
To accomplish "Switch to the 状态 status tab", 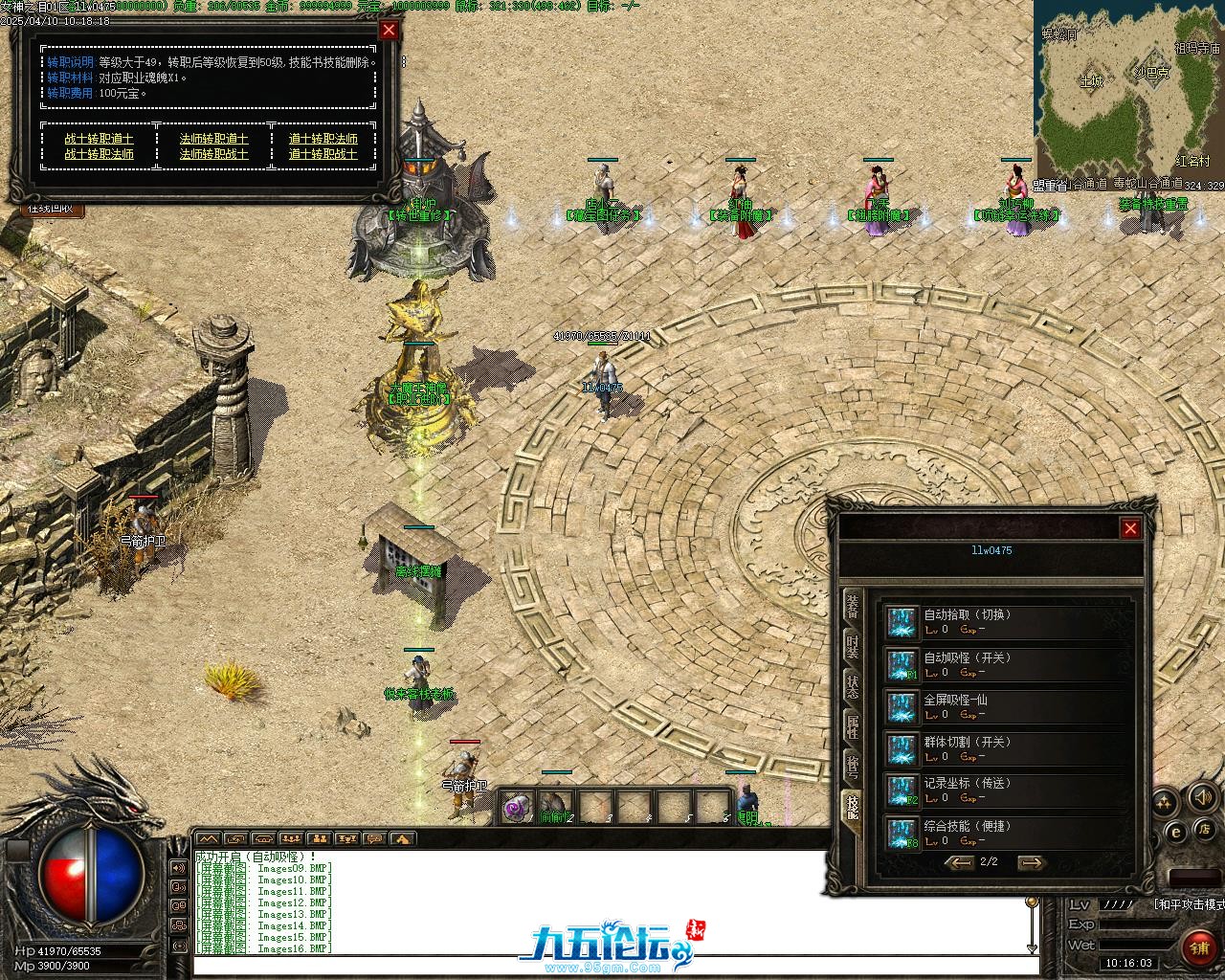I will 852,687.
